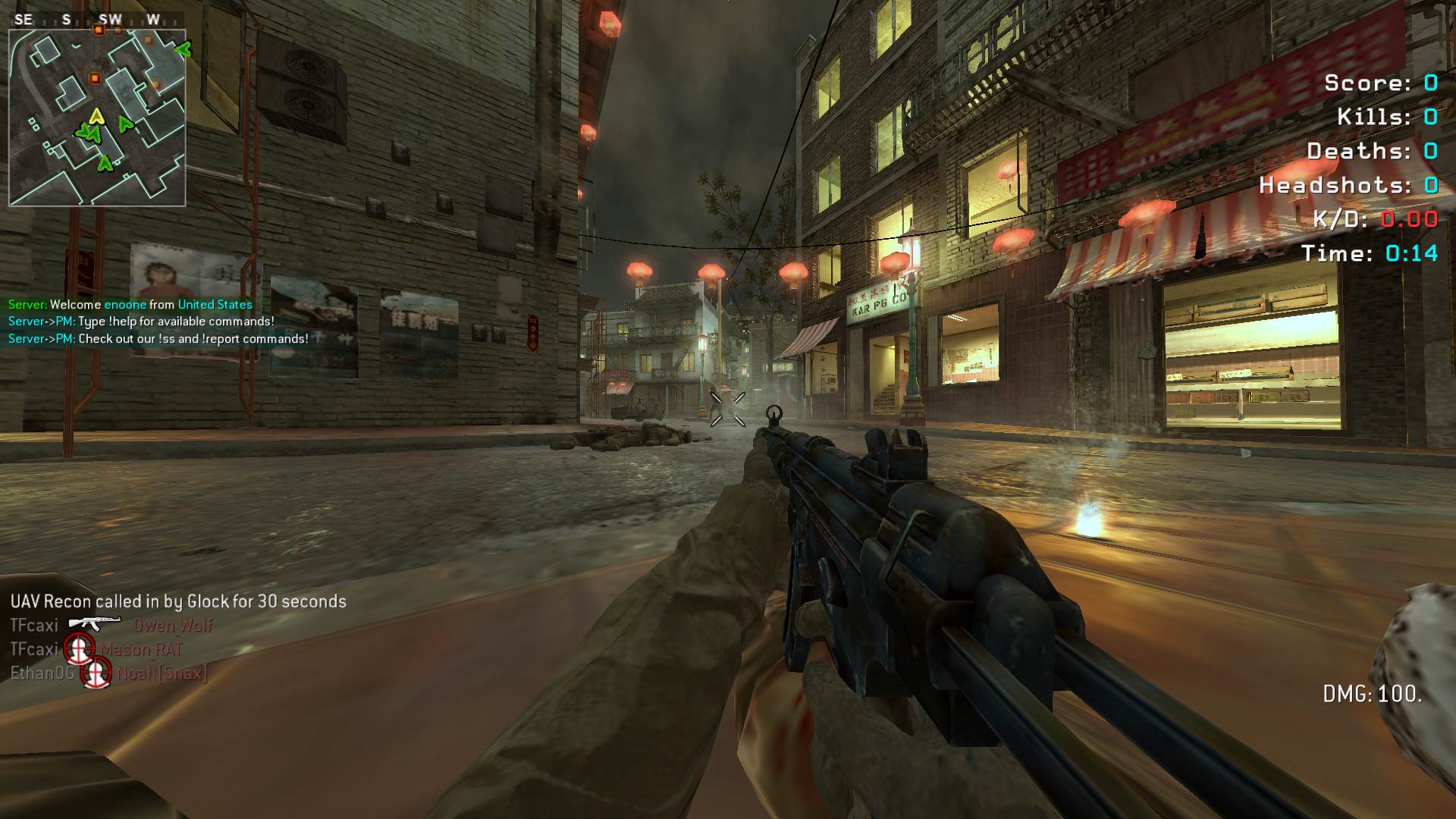Select the yellow player arrow on the minimap

[96, 116]
